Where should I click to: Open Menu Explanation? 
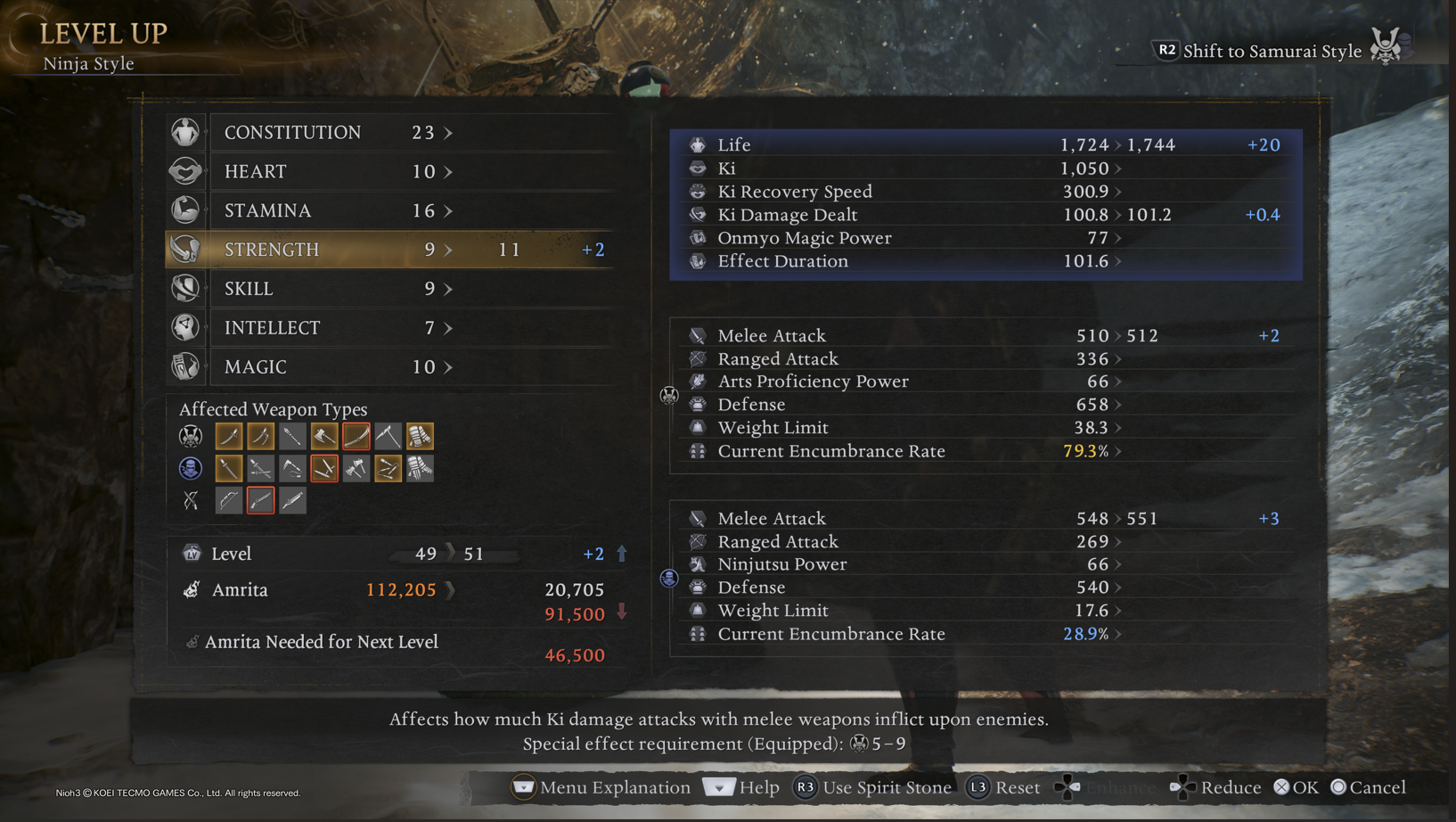pos(601,788)
